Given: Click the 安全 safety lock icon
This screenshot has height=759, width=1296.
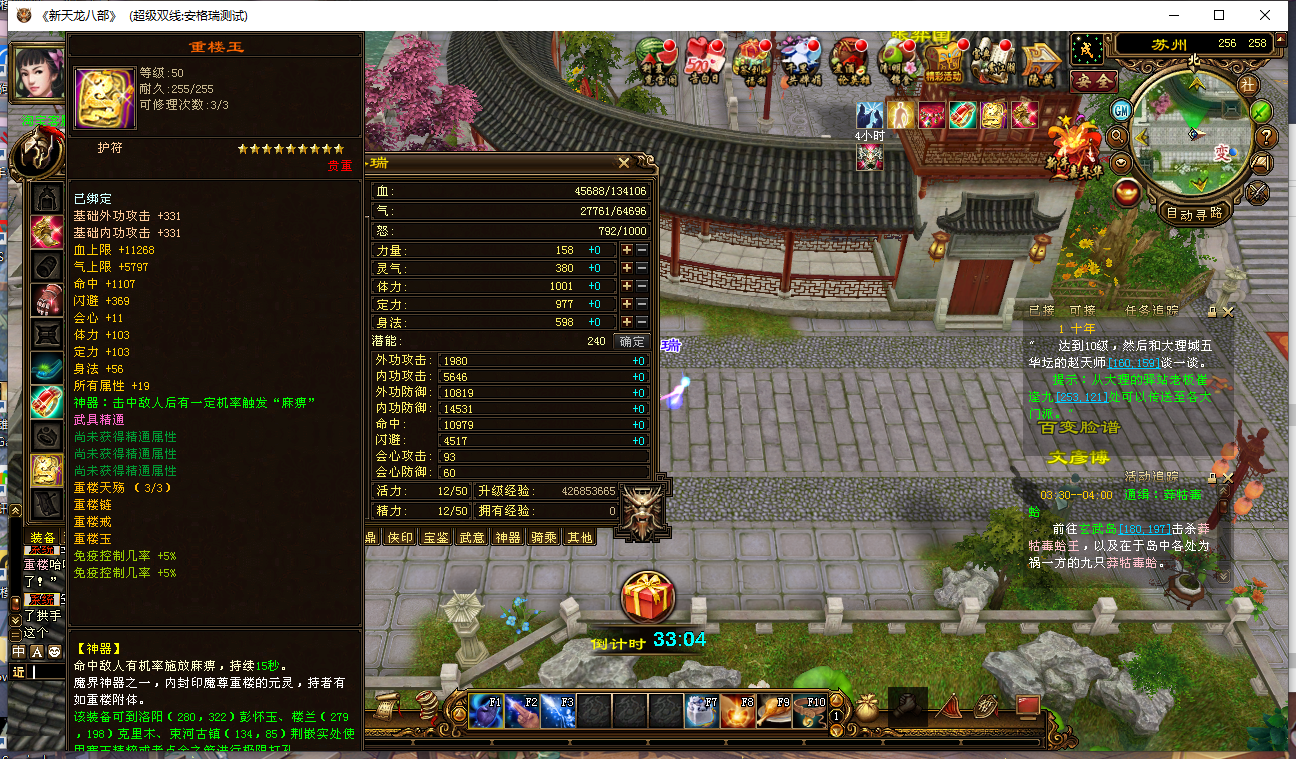Looking at the screenshot, I should click(x=1094, y=81).
